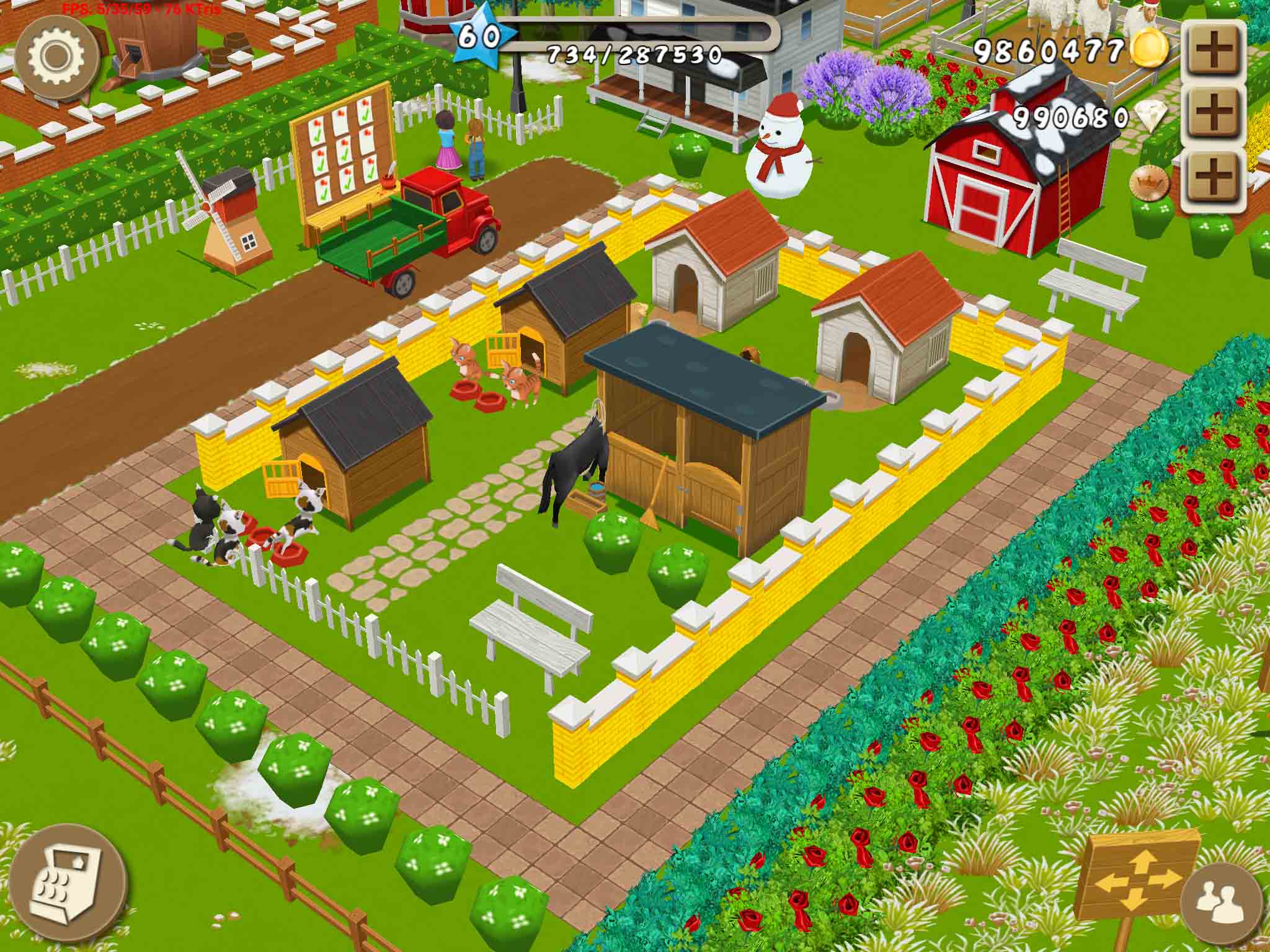
Task: Tap the level 60 star badge
Action: (x=478, y=36)
